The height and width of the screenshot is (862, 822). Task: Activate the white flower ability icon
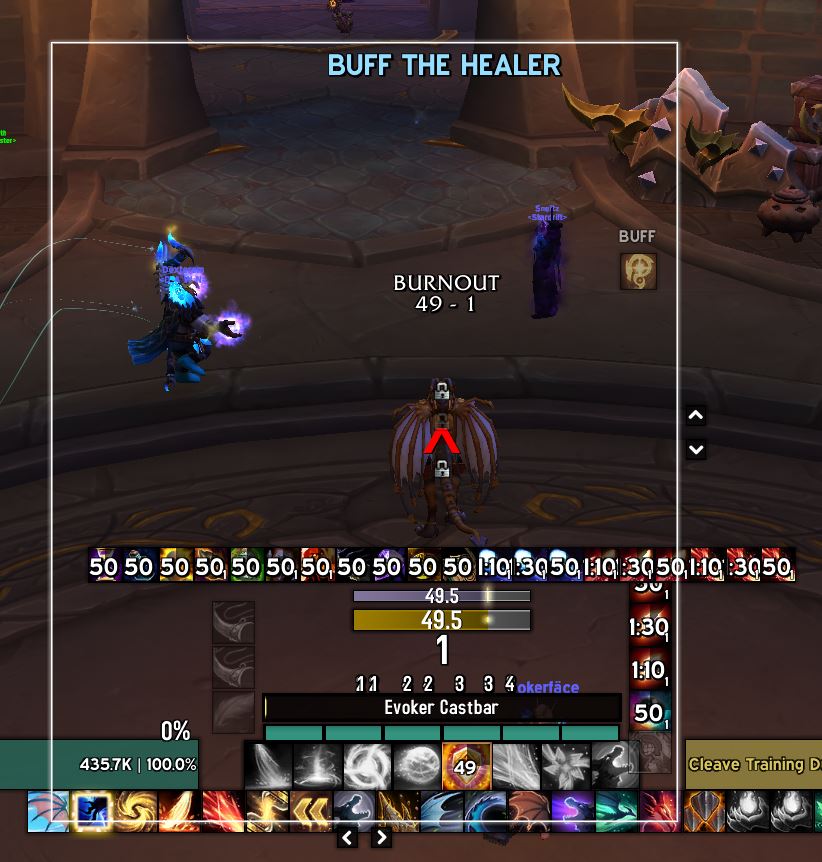(x=564, y=766)
